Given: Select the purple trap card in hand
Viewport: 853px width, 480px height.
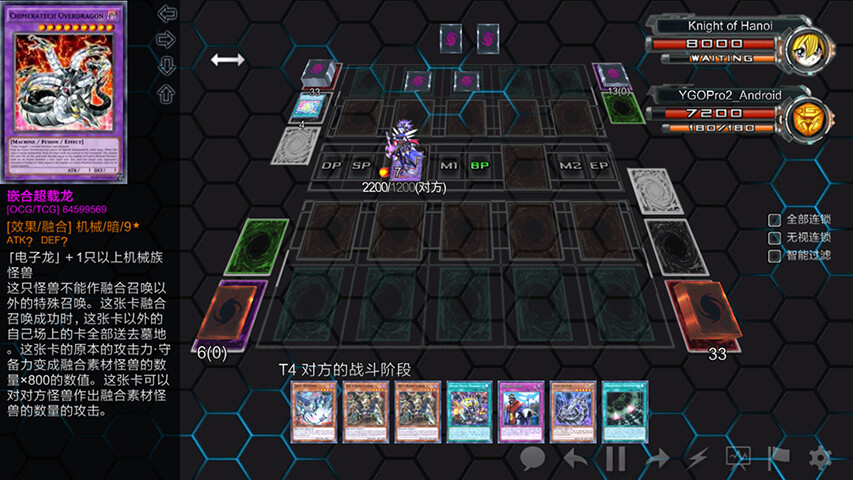Looking at the screenshot, I should point(520,411).
